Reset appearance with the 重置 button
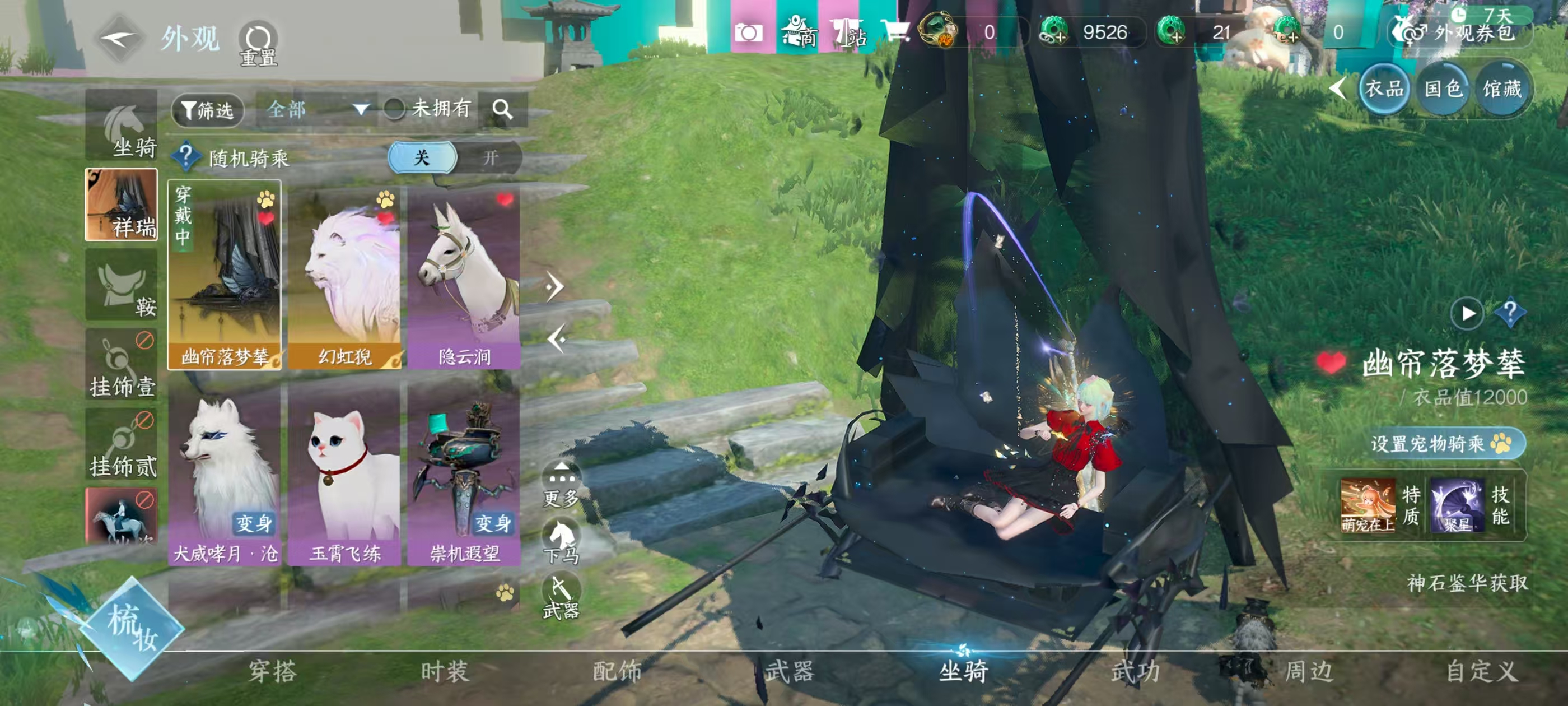 click(258, 43)
